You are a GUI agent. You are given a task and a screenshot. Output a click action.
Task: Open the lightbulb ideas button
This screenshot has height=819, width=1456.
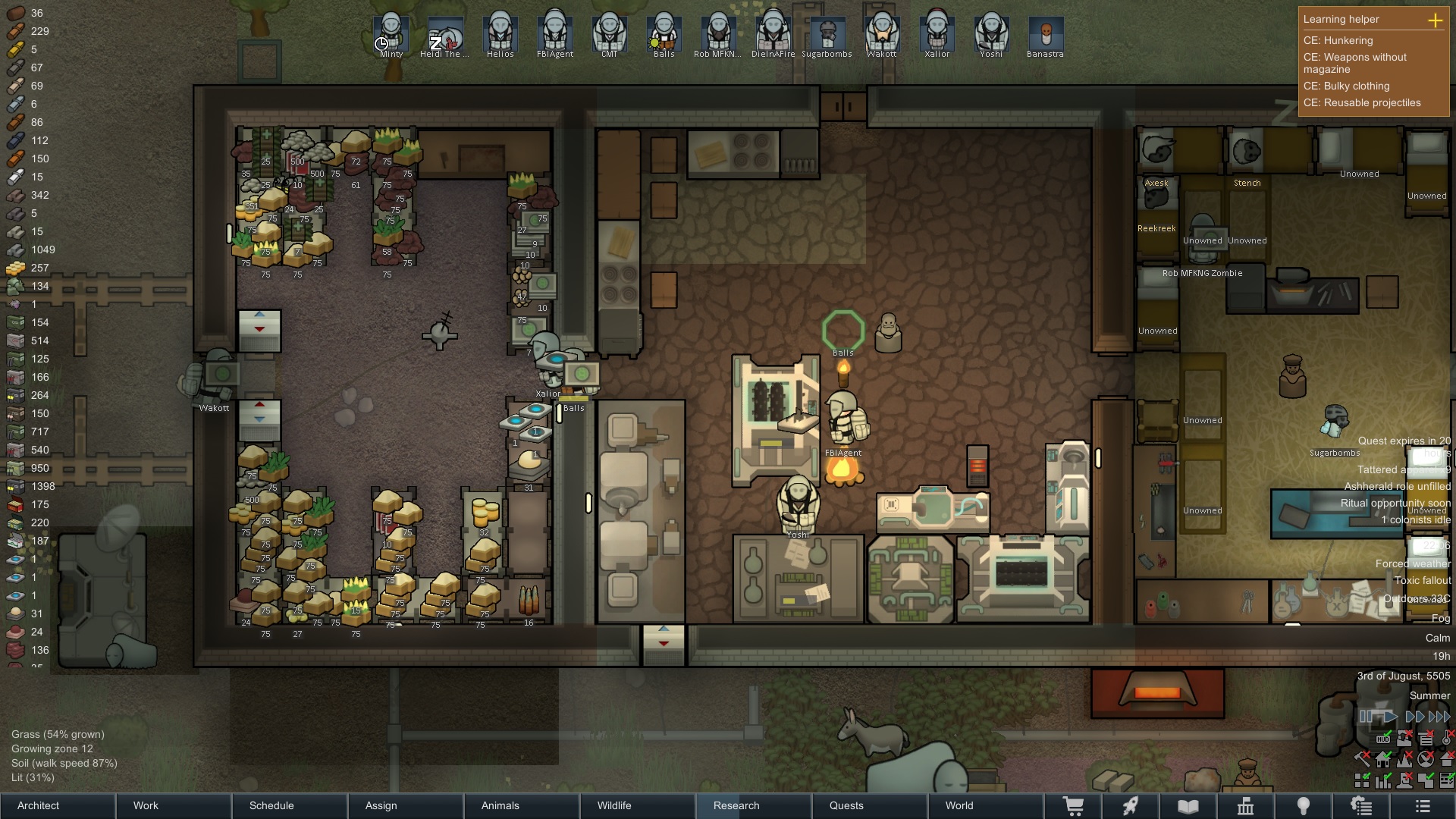1304,806
